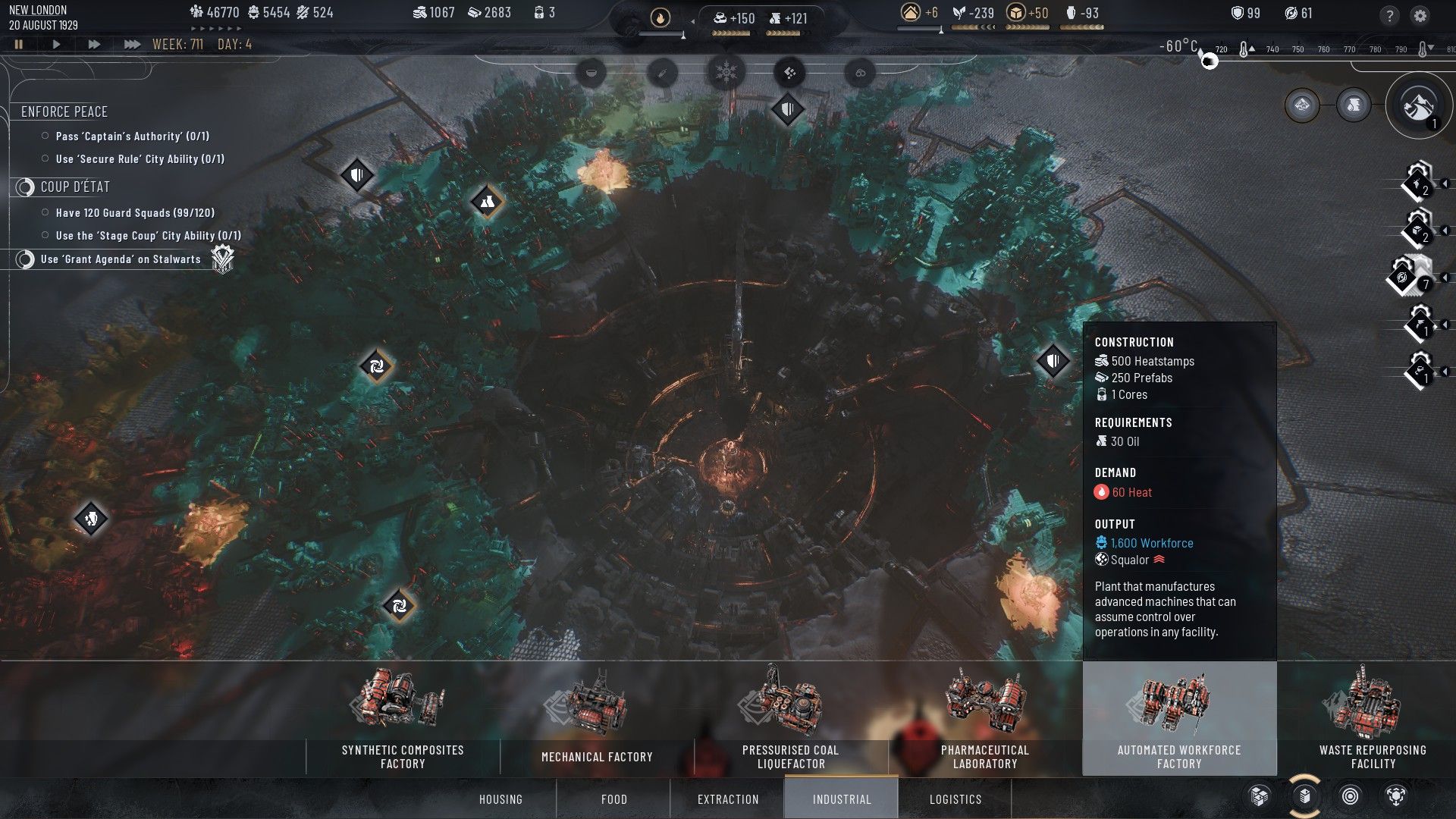
Task: Open settings via the gear icon
Action: coord(1421,13)
